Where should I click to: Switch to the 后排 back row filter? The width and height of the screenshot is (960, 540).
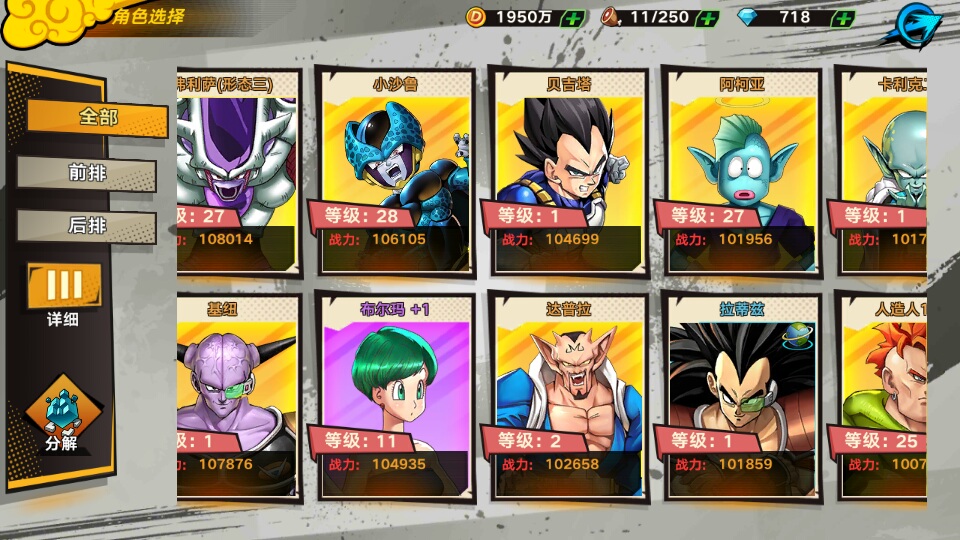coord(87,226)
